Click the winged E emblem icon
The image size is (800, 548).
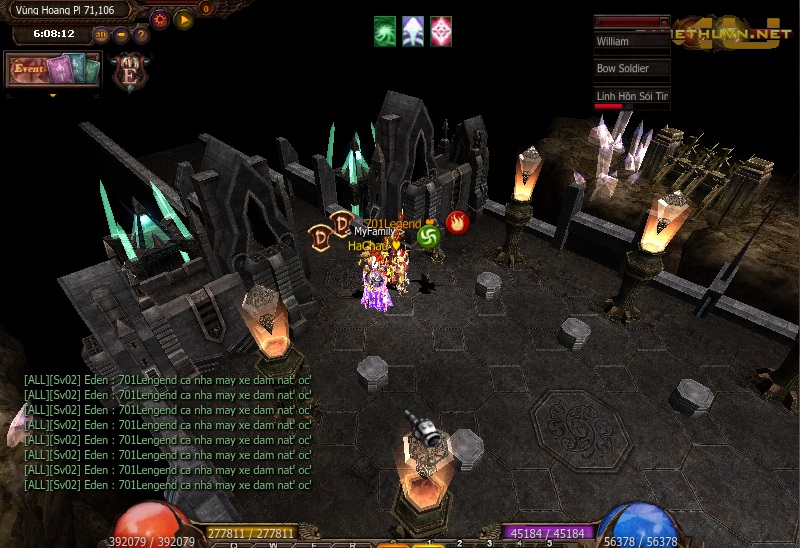pyautogui.click(x=130, y=74)
